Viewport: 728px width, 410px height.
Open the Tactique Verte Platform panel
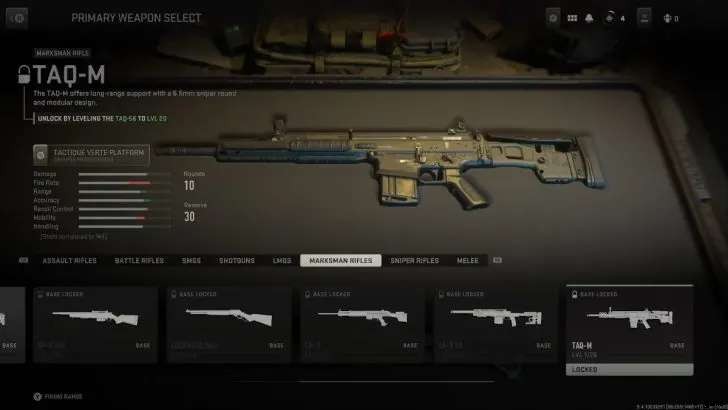[90, 154]
